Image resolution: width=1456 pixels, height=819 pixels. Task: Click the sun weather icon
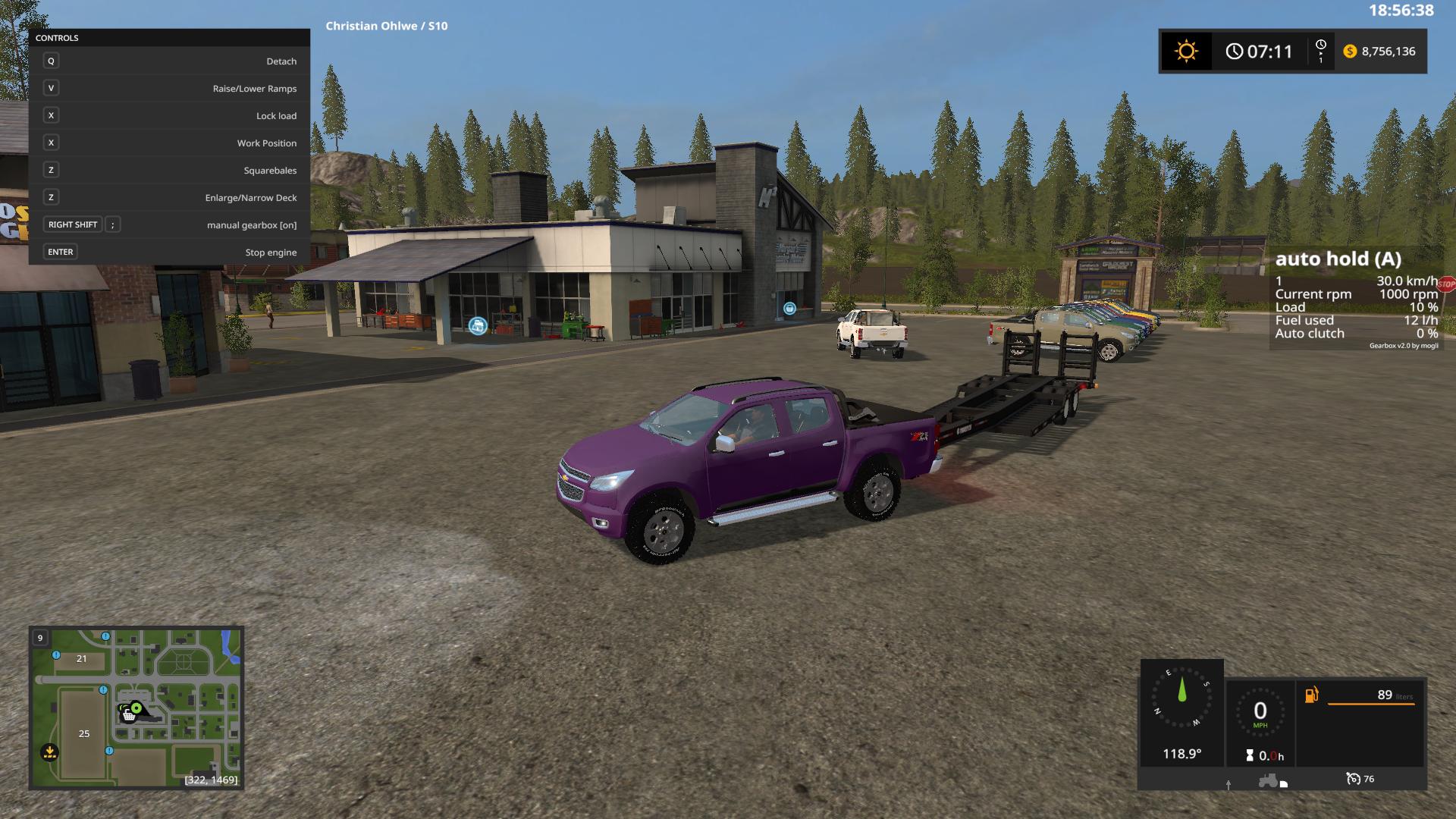point(1186,52)
